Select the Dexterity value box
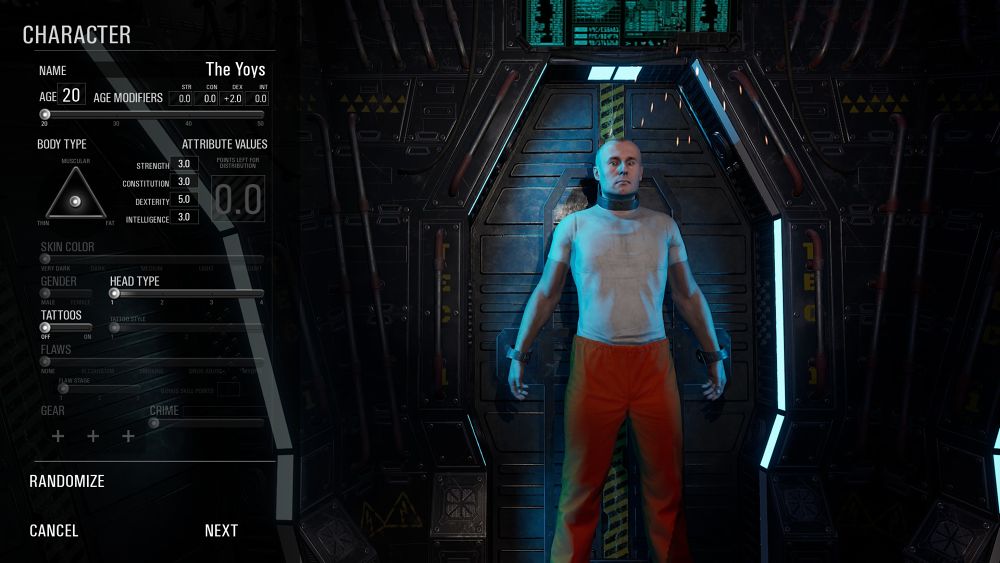Screen dimensions: 1000x563 (x=185, y=199)
